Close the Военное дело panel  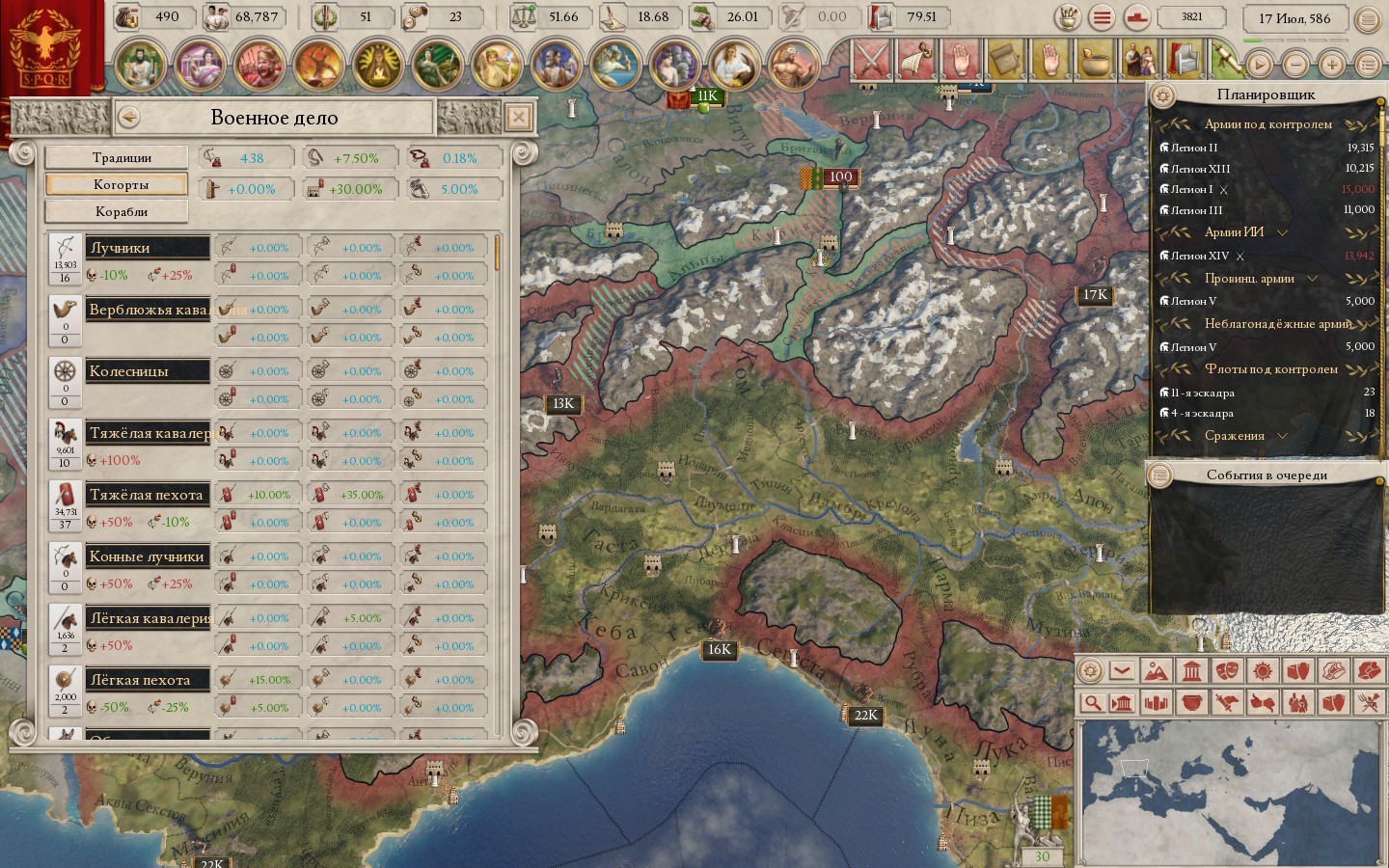(x=518, y=118)
